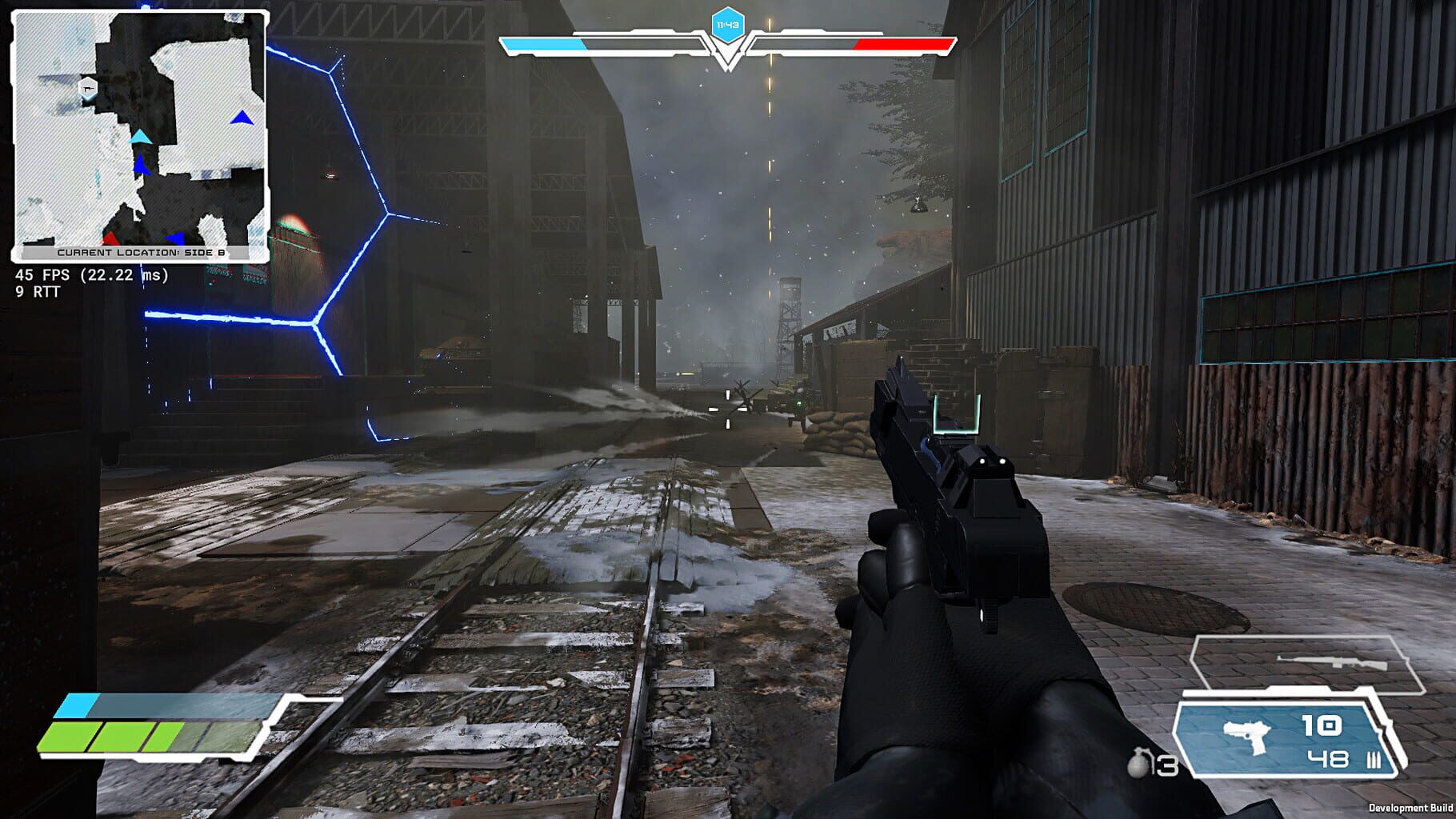The width and height of the screenshot is (1456, 819).
Task: Select the cyan player arrow on the minimap
Action: click(141, 137)
